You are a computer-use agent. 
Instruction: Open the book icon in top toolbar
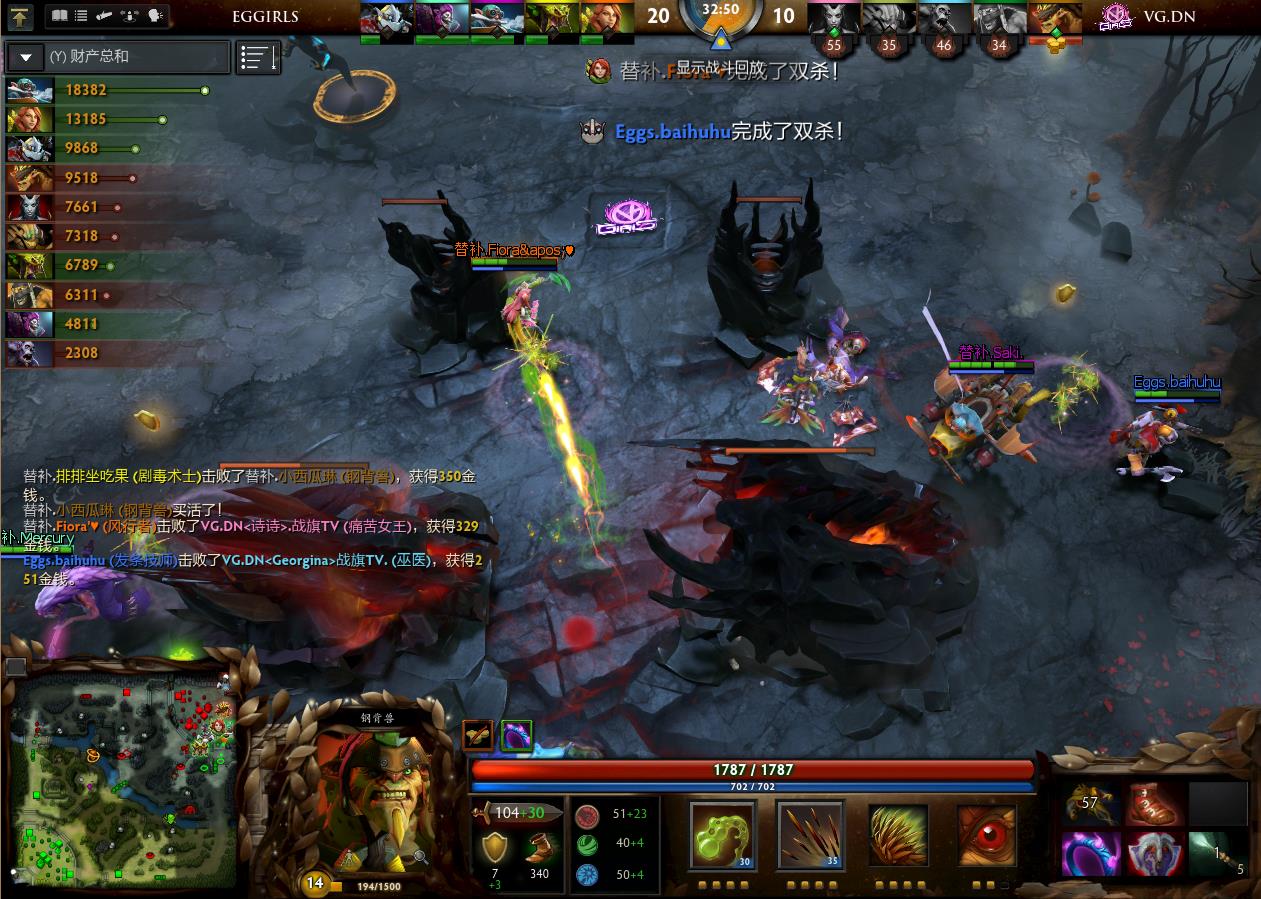[59, 16]
